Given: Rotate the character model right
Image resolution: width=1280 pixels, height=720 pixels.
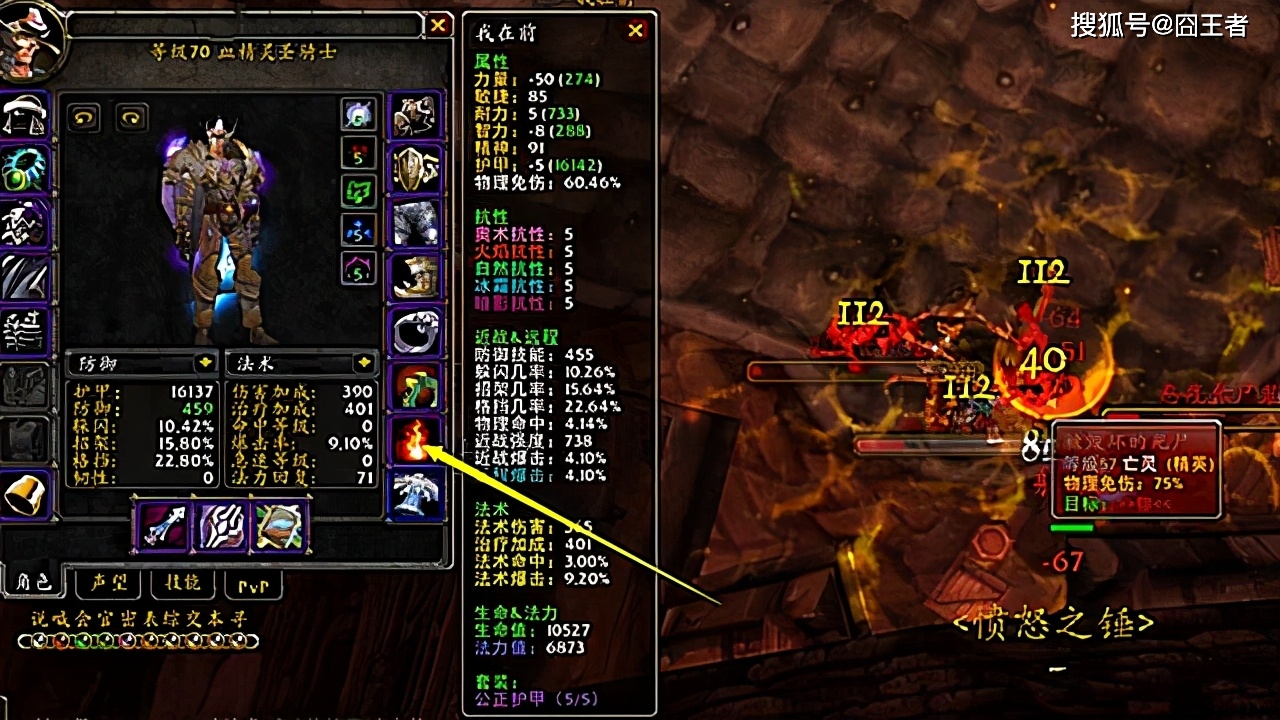Looking at the screenshot, I should pos(131,118).
